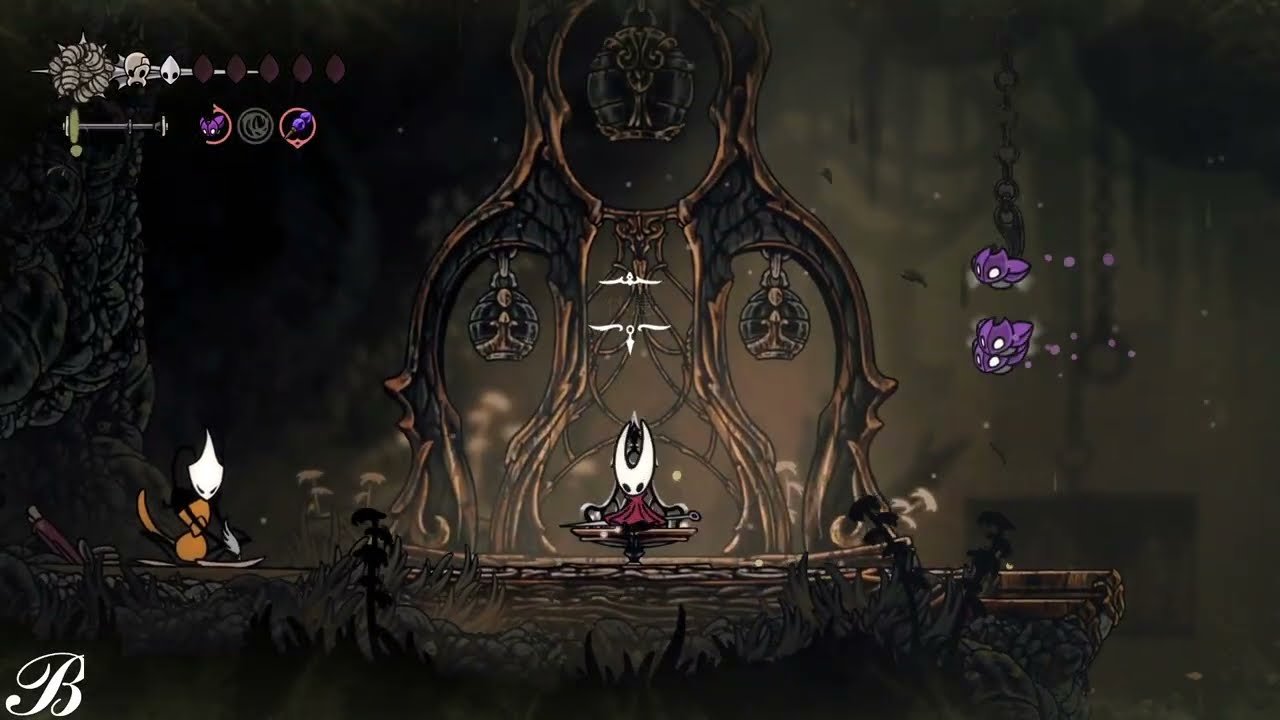Toggle the first empty mask slot

tap(205, 67)
